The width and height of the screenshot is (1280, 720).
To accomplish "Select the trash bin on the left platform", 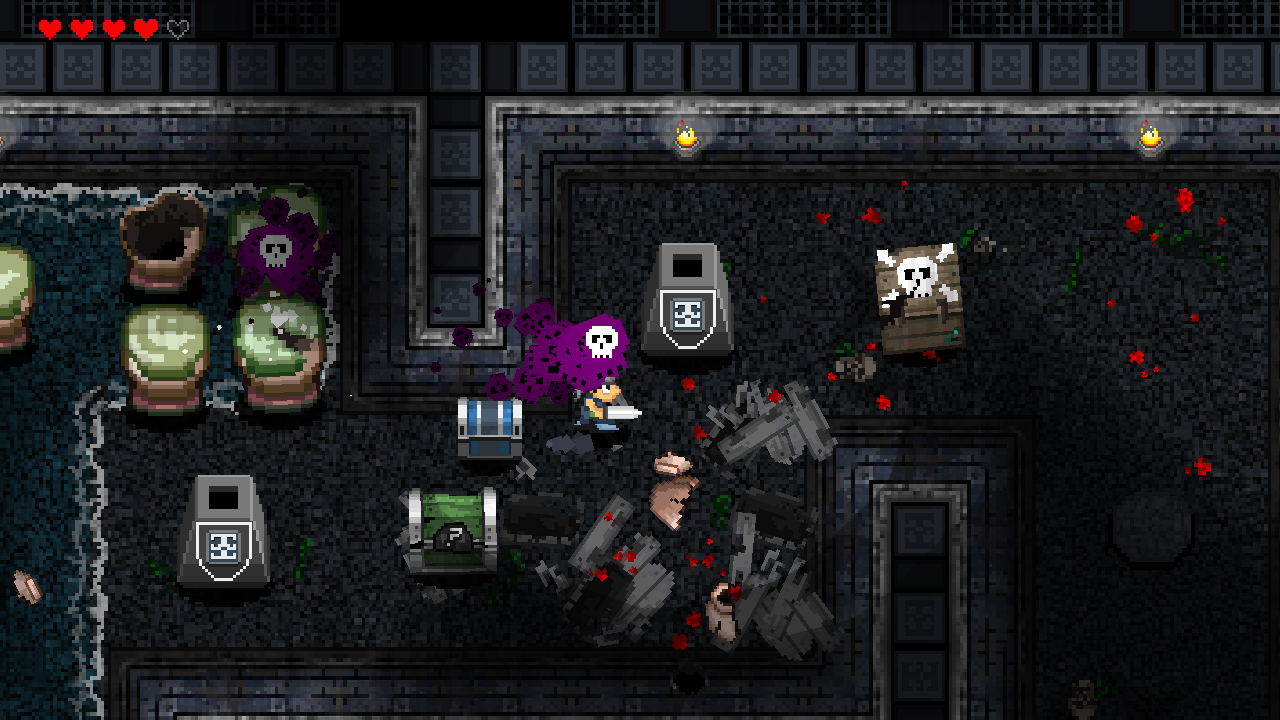I will point(226,530).
